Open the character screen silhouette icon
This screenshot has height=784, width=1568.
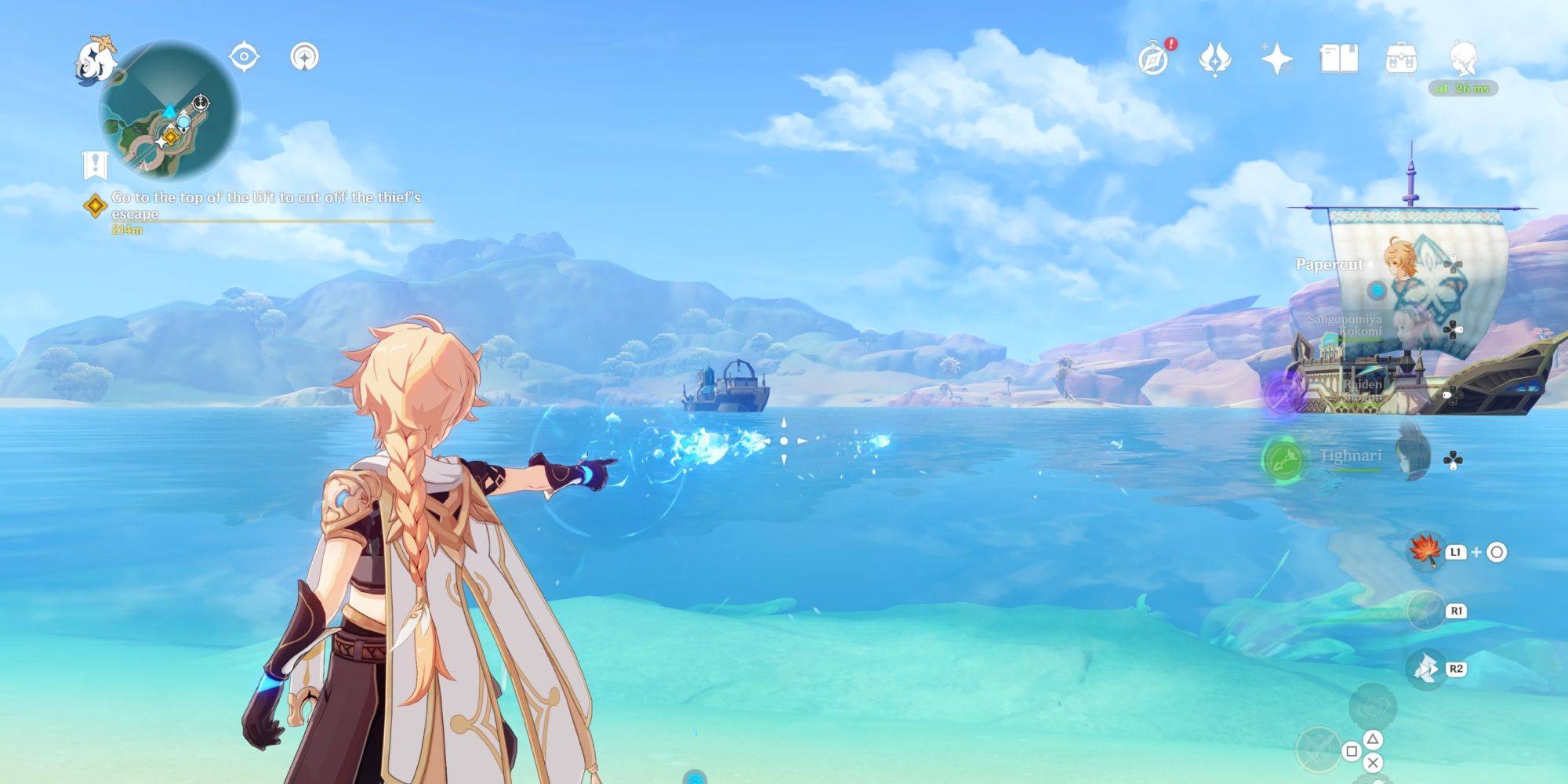(1463, 59)
